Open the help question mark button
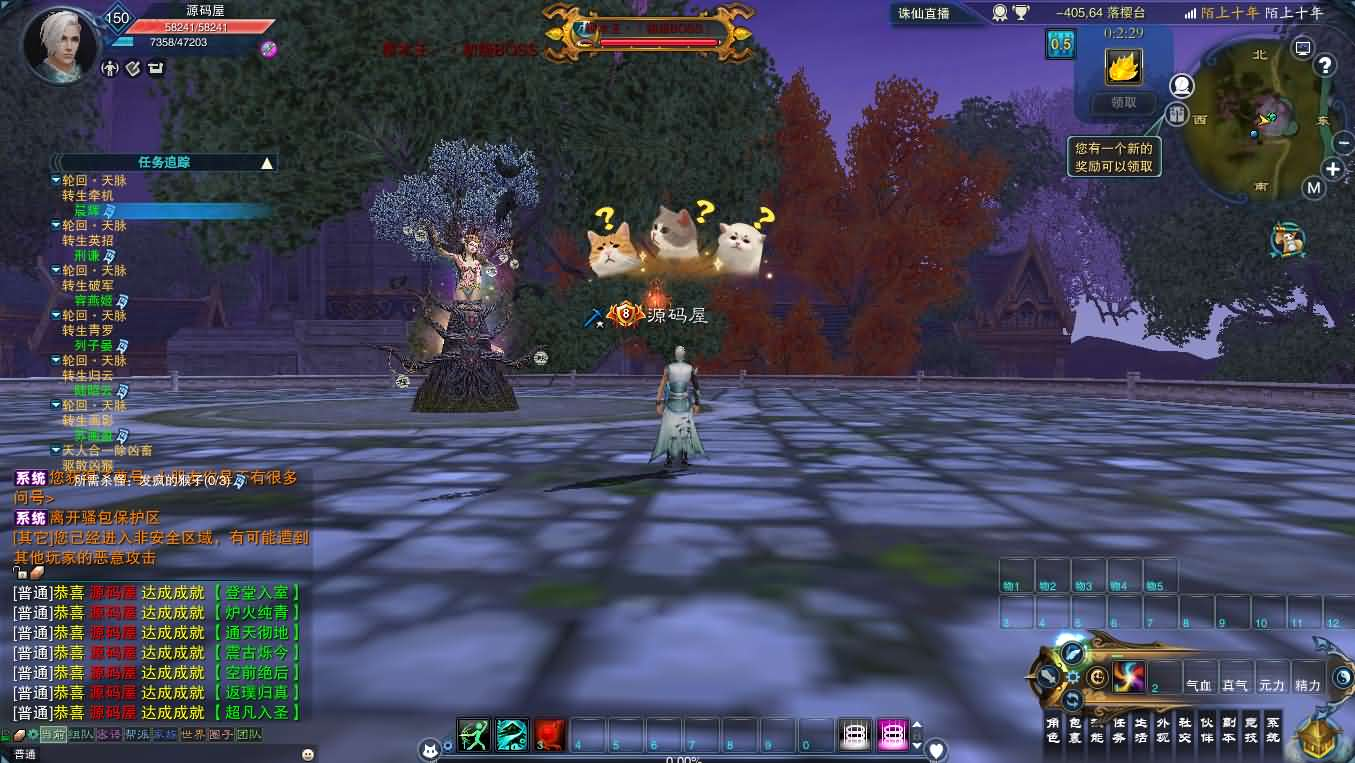This screenshot has height=763, width=1355. [1325, 66]
